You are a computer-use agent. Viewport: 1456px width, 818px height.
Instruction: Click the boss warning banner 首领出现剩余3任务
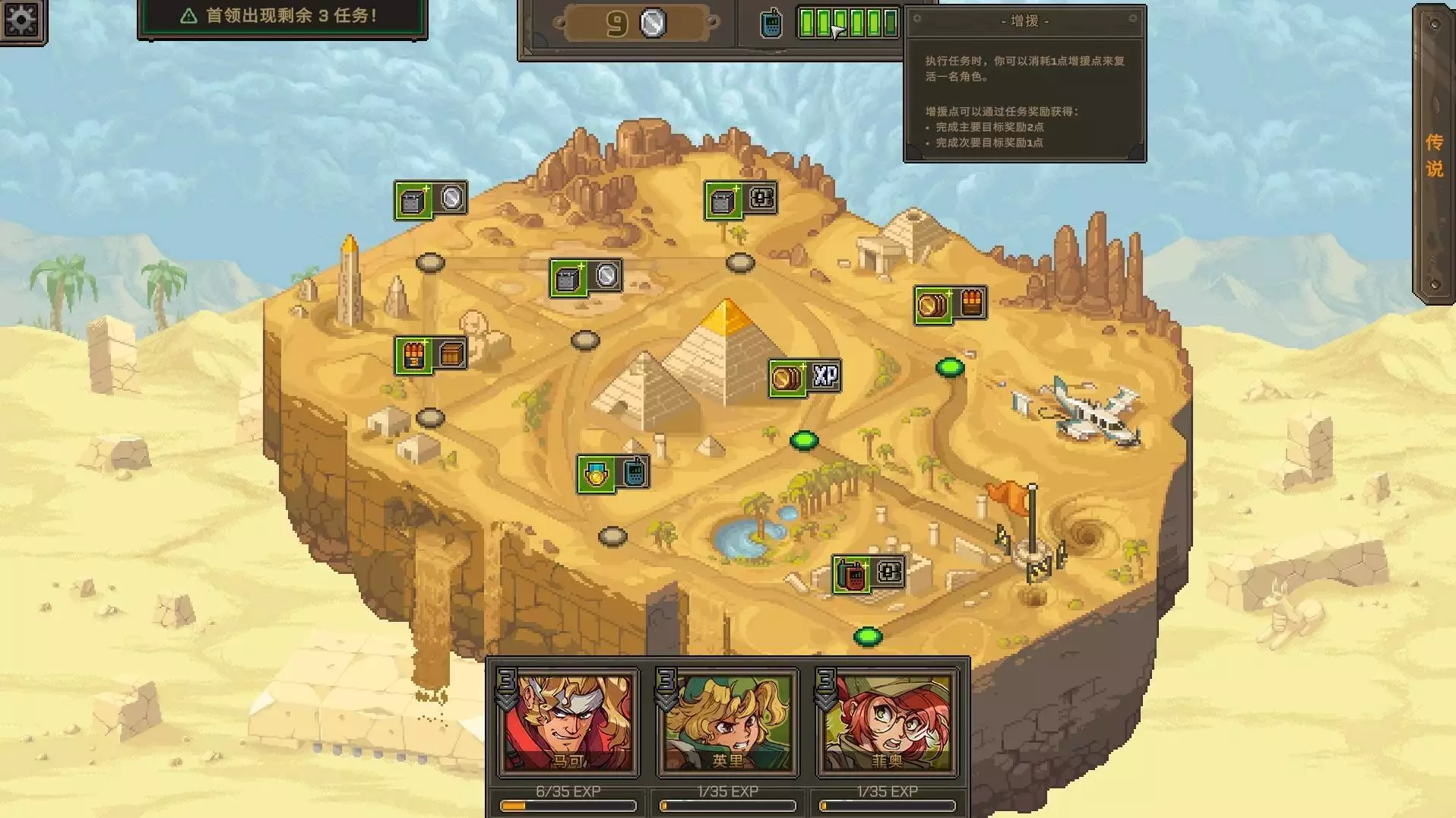283,17
